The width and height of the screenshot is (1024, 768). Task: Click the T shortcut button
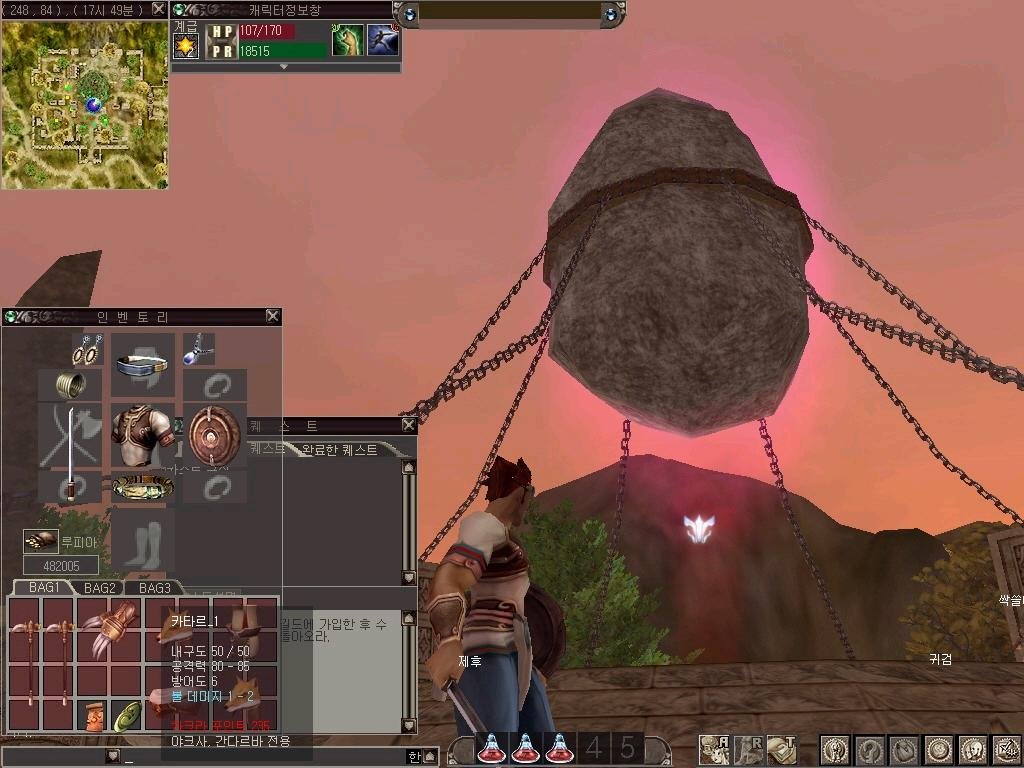[x=782, y=749]
